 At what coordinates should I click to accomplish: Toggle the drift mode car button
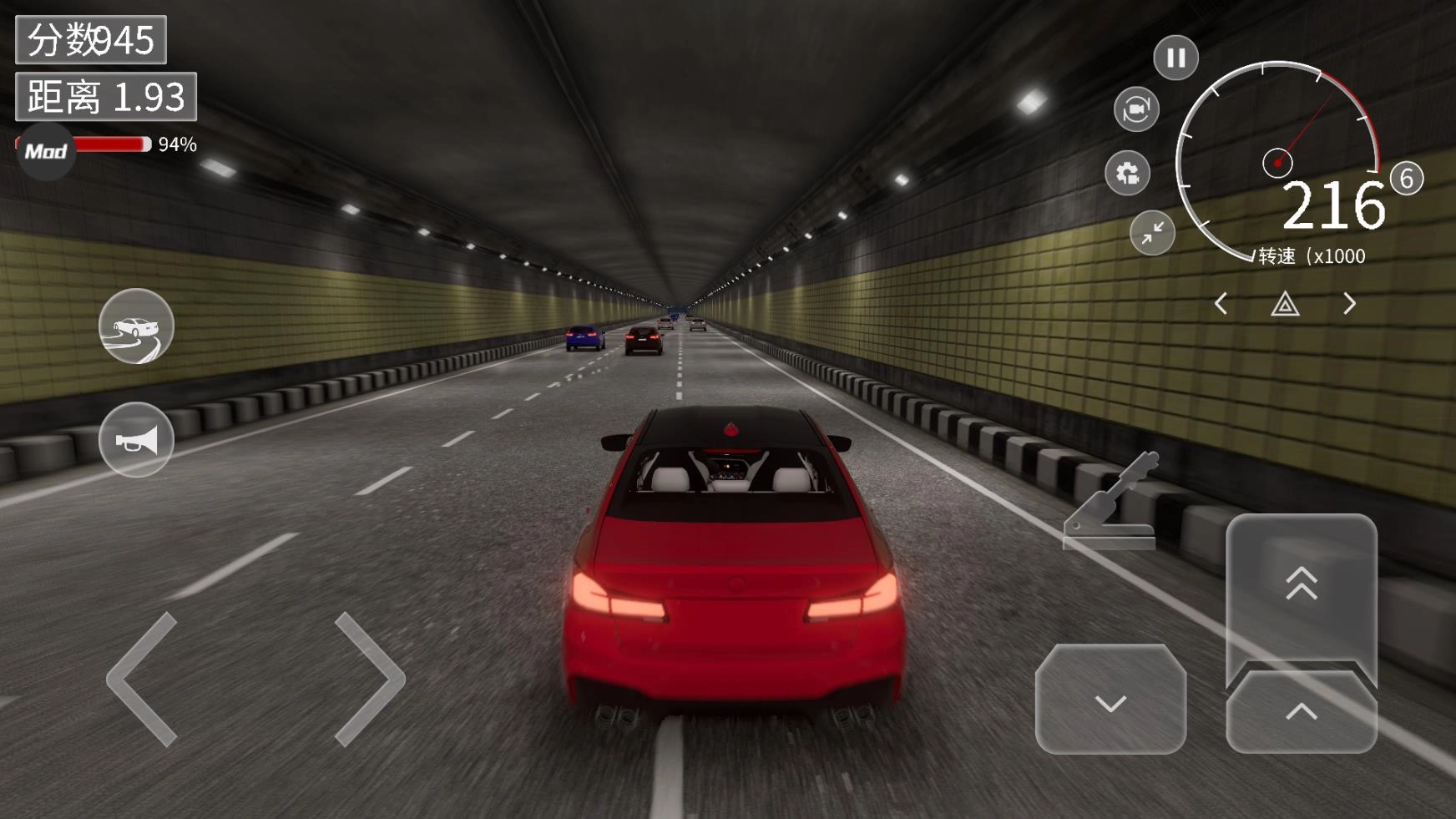[136, 326]
